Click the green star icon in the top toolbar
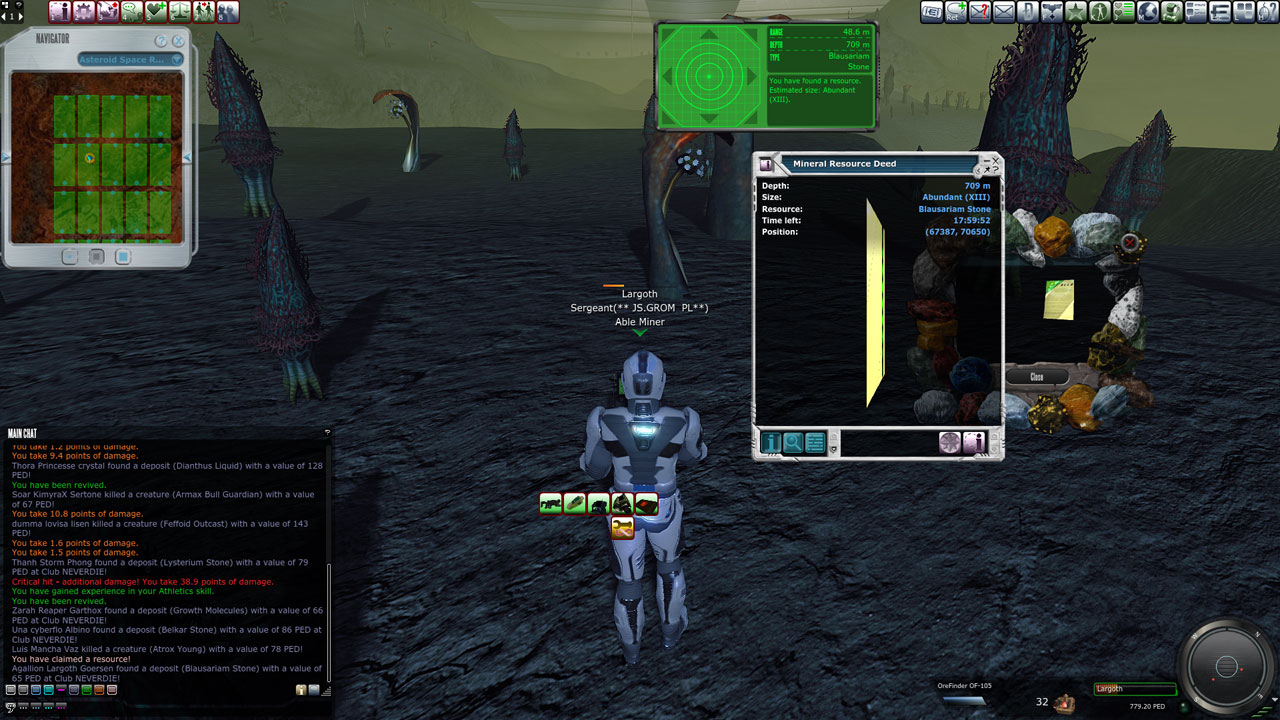1280x720 pixels. coord(1075,12)
